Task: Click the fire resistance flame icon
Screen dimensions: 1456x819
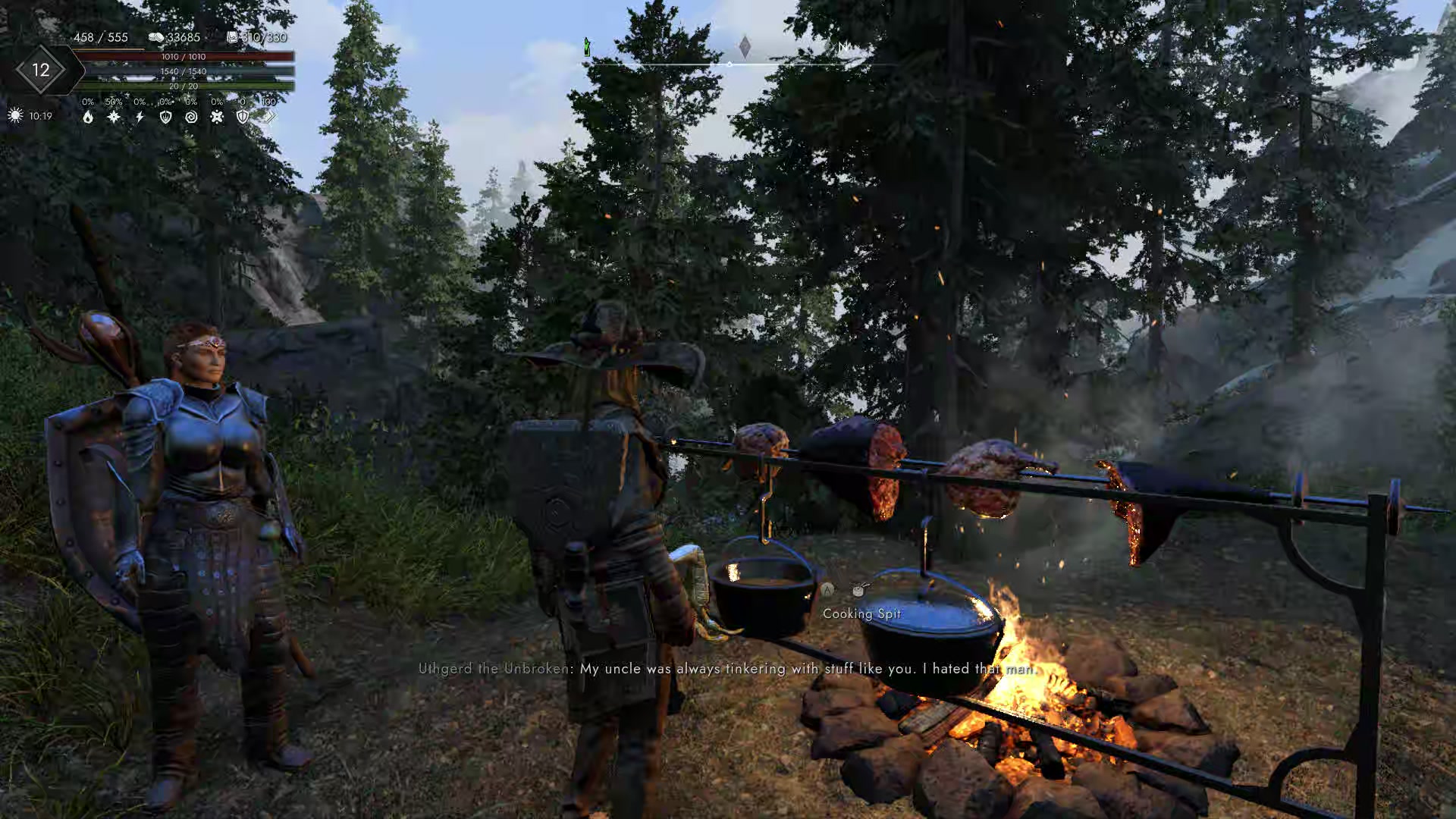Action: coord(88,117)
